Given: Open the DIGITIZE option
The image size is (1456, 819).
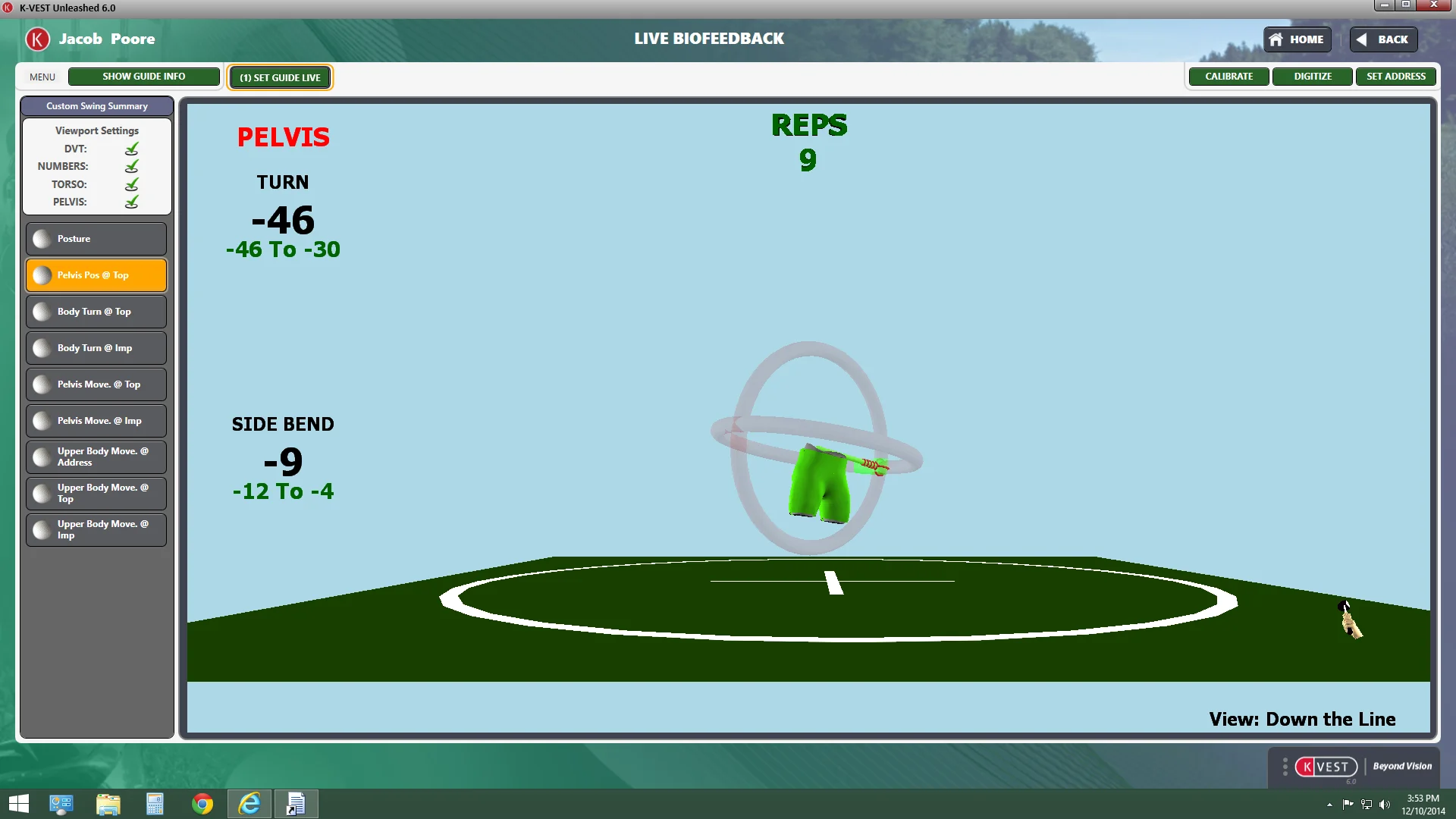Looking at the screenshot, I should click(1312, 77).
